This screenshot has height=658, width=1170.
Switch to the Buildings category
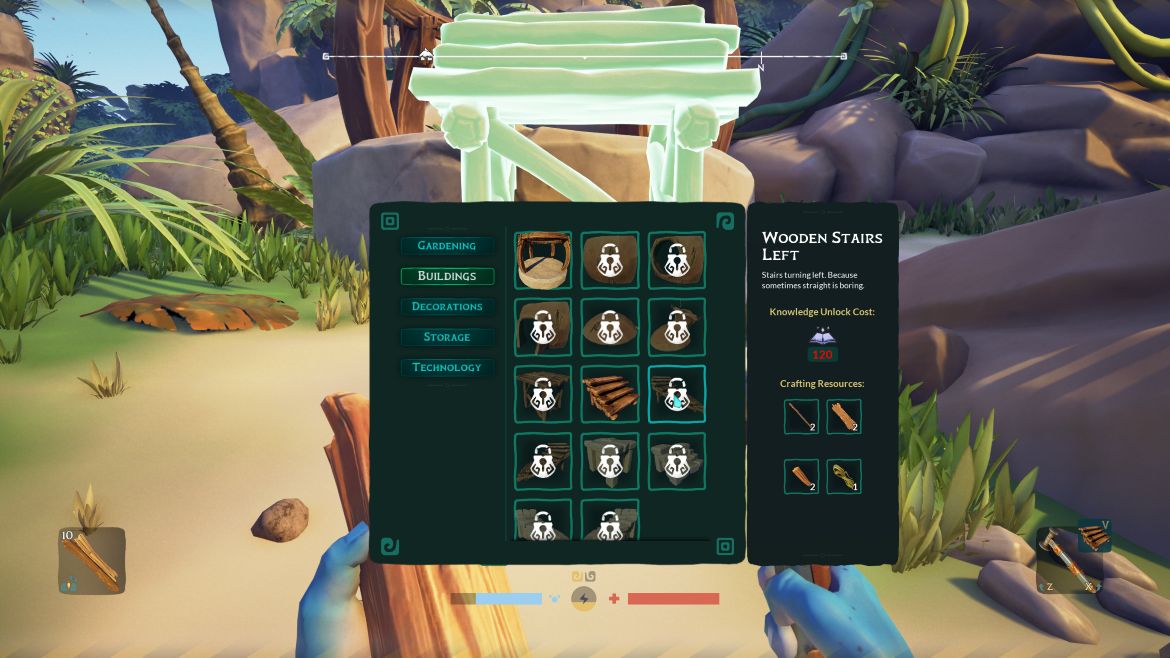[447, 276]
